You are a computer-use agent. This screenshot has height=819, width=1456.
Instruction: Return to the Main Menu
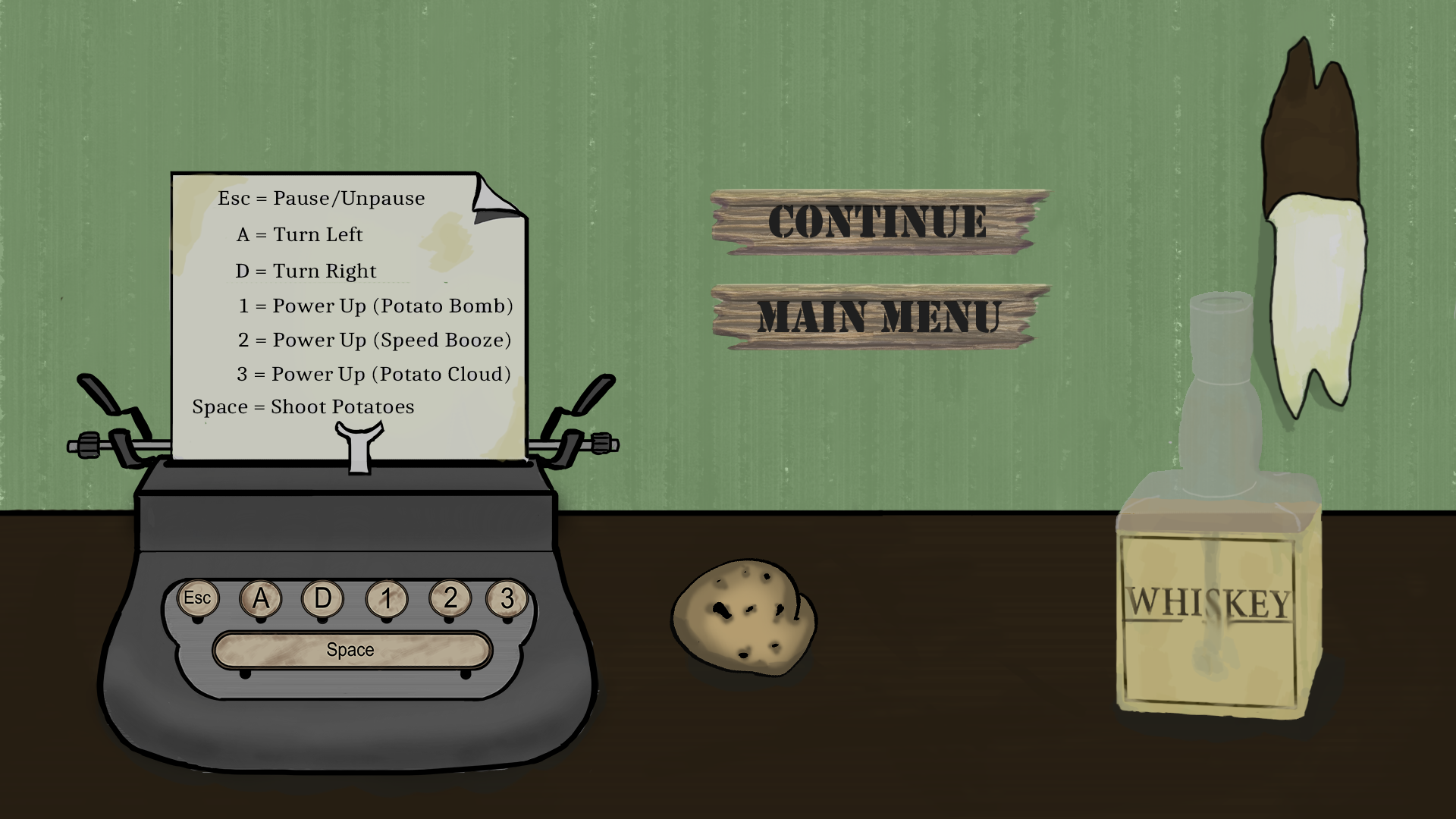pyautogui.click(x=880, y=317)
